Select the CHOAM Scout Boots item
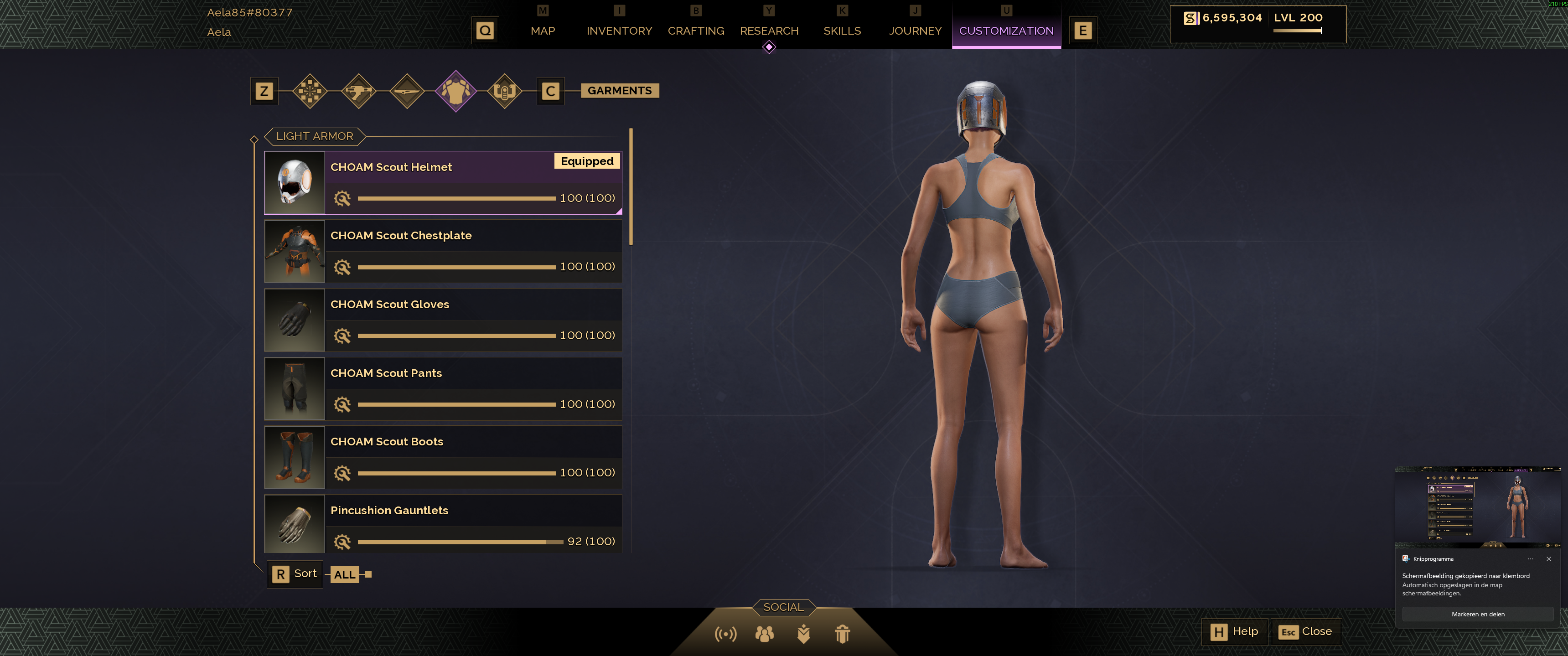The width and height of the screenshot is (1568, 656). pyautogui.click(x=443, y=457)
